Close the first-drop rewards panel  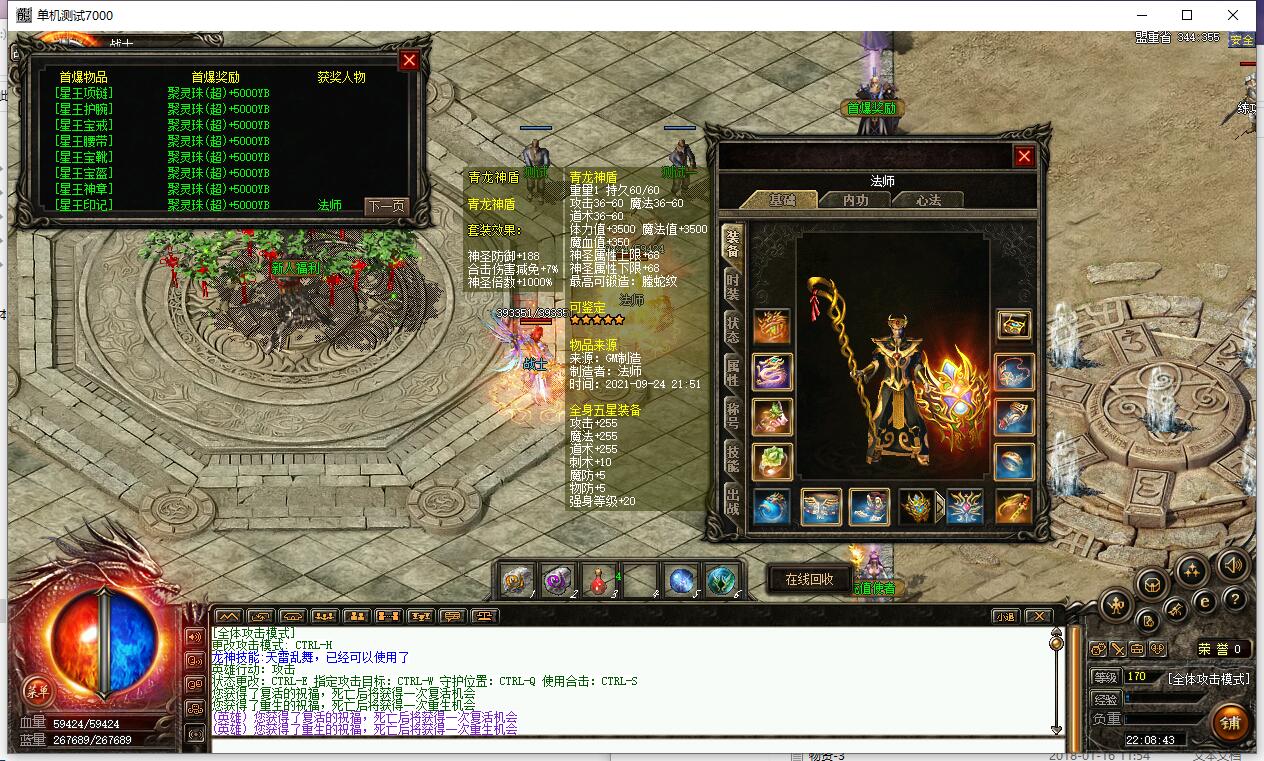pos(409,60)
